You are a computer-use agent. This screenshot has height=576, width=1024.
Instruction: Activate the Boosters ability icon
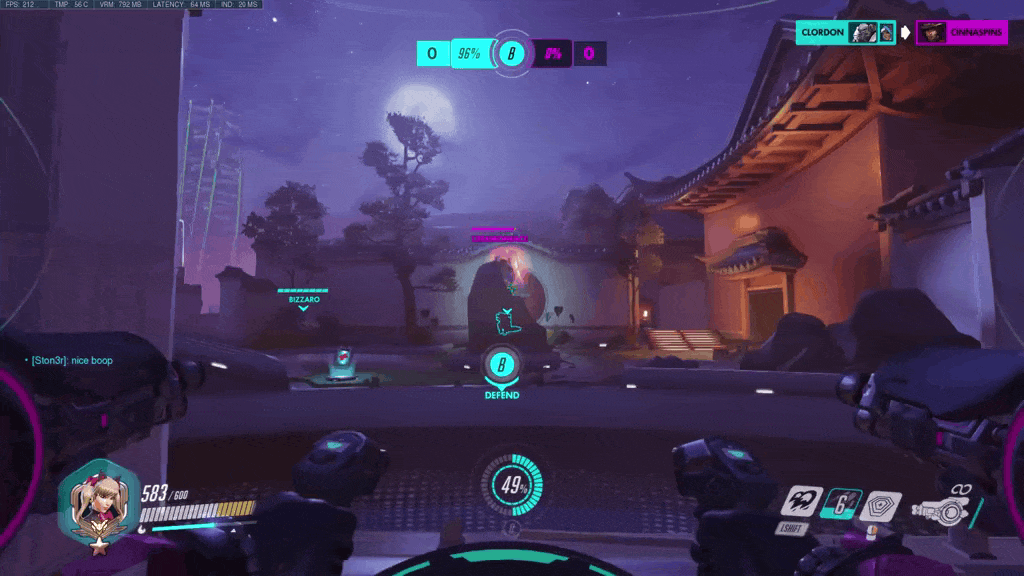[x=802, y=501]
